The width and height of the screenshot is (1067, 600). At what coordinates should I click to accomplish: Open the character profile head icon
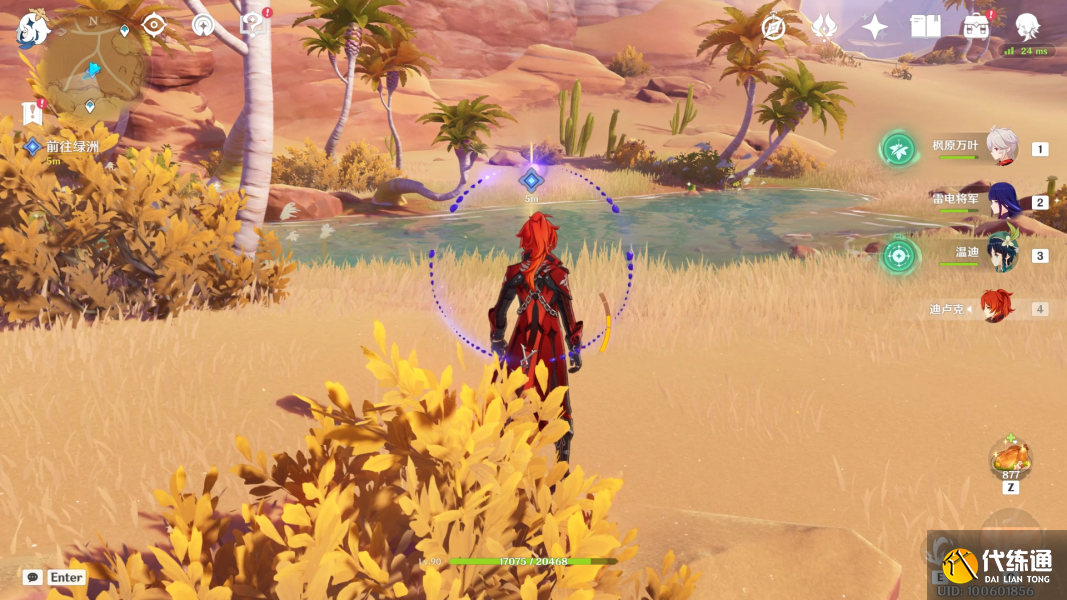(1027, 27)
